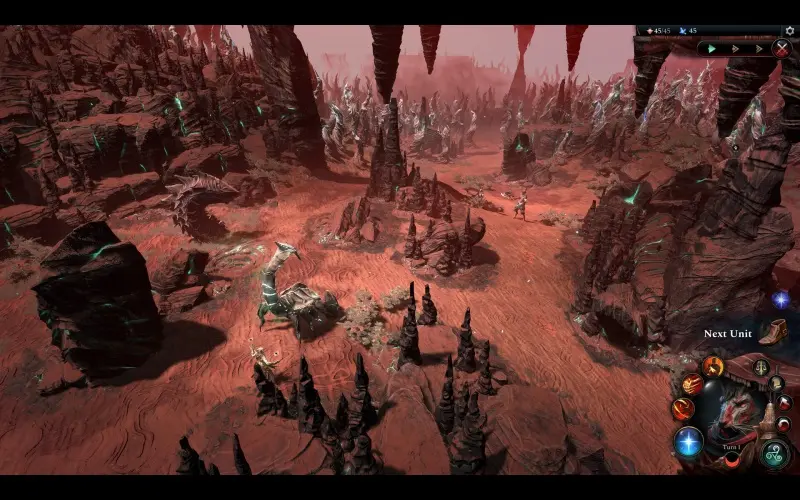Click the teal triskelion spiral button
The width and height of the screenshot is (800, 500).
[773, 452]
